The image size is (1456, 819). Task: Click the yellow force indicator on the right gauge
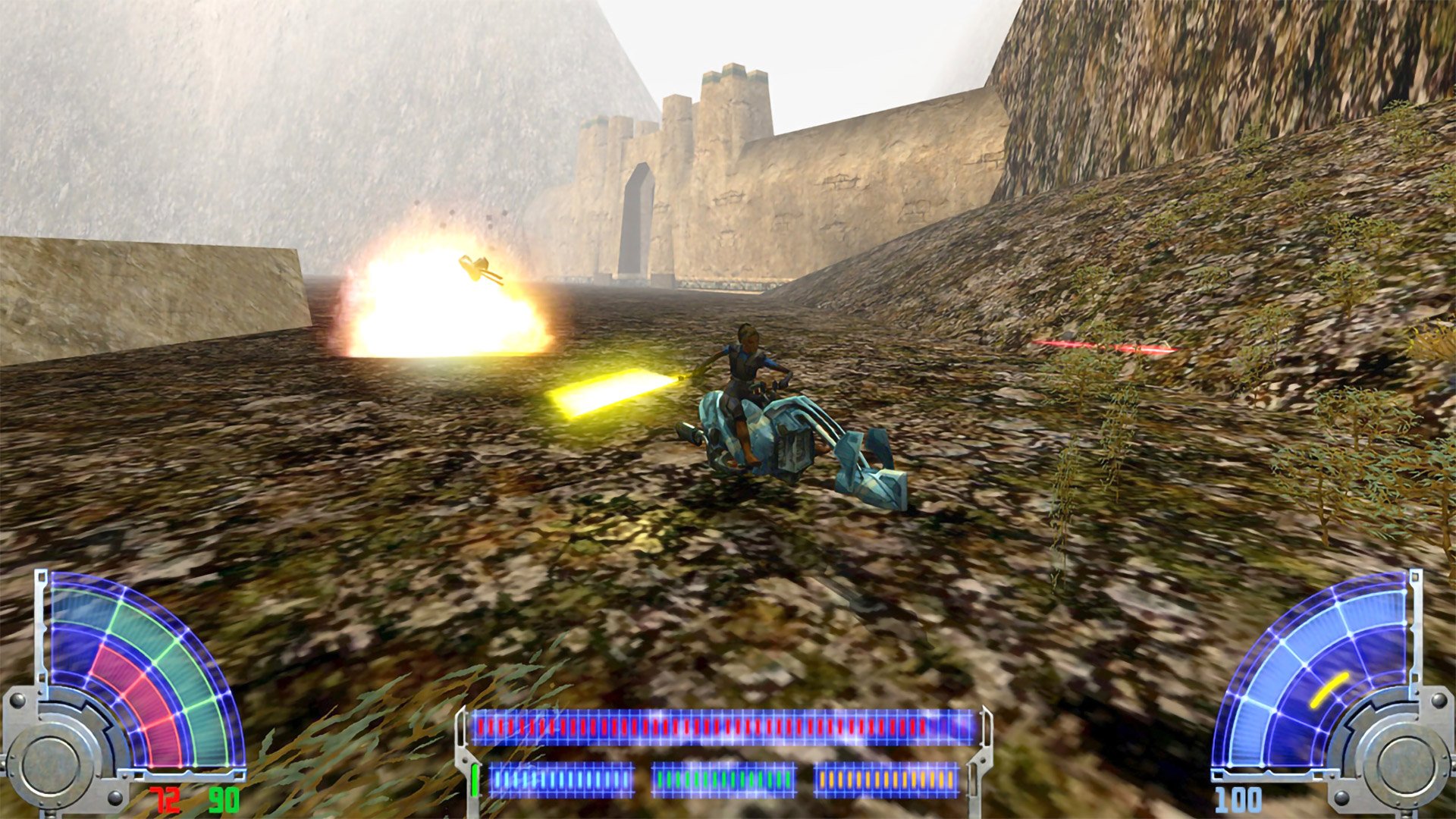1329,689
